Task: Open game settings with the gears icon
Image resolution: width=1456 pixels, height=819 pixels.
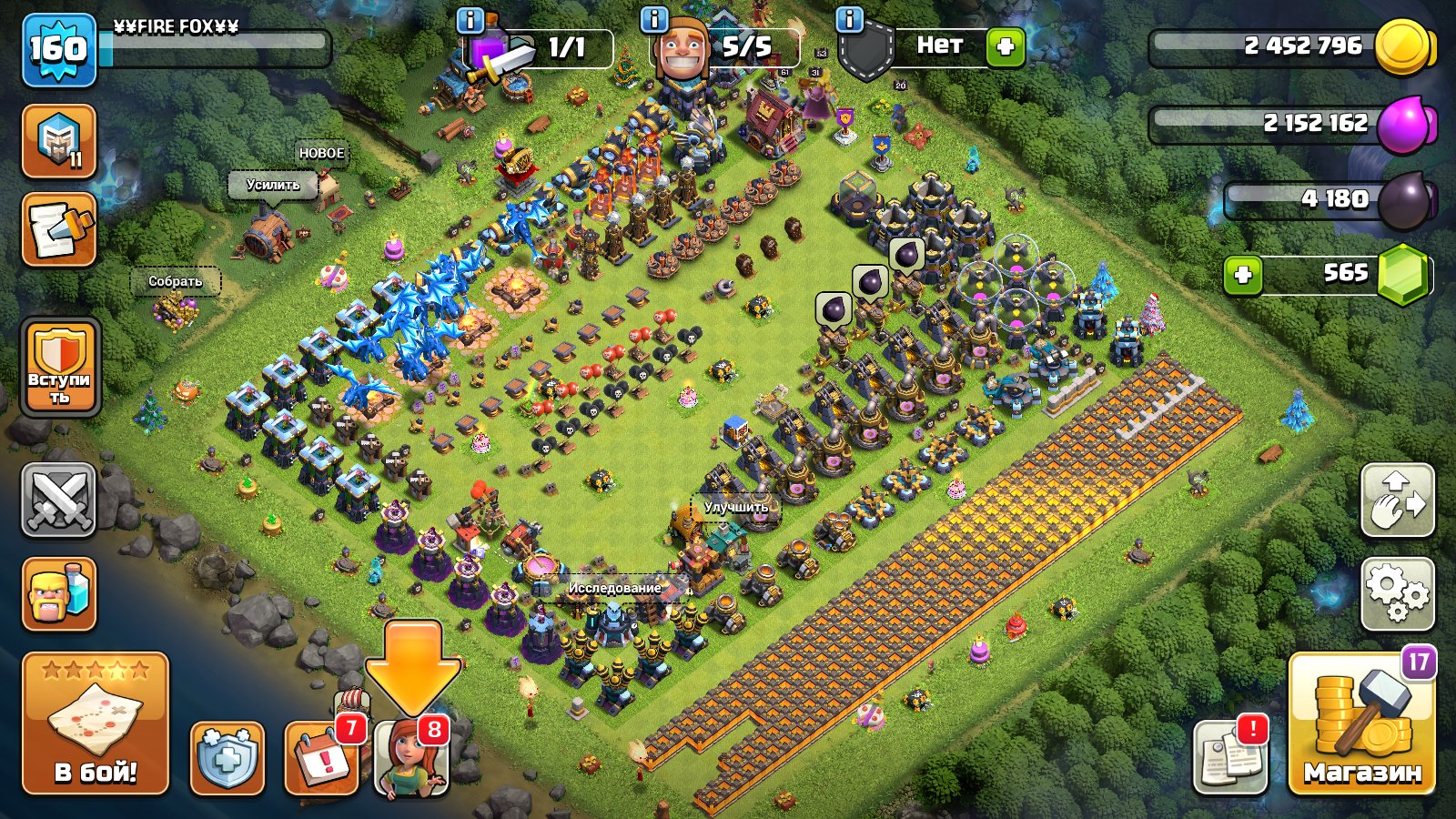Action: (1399, 590)
